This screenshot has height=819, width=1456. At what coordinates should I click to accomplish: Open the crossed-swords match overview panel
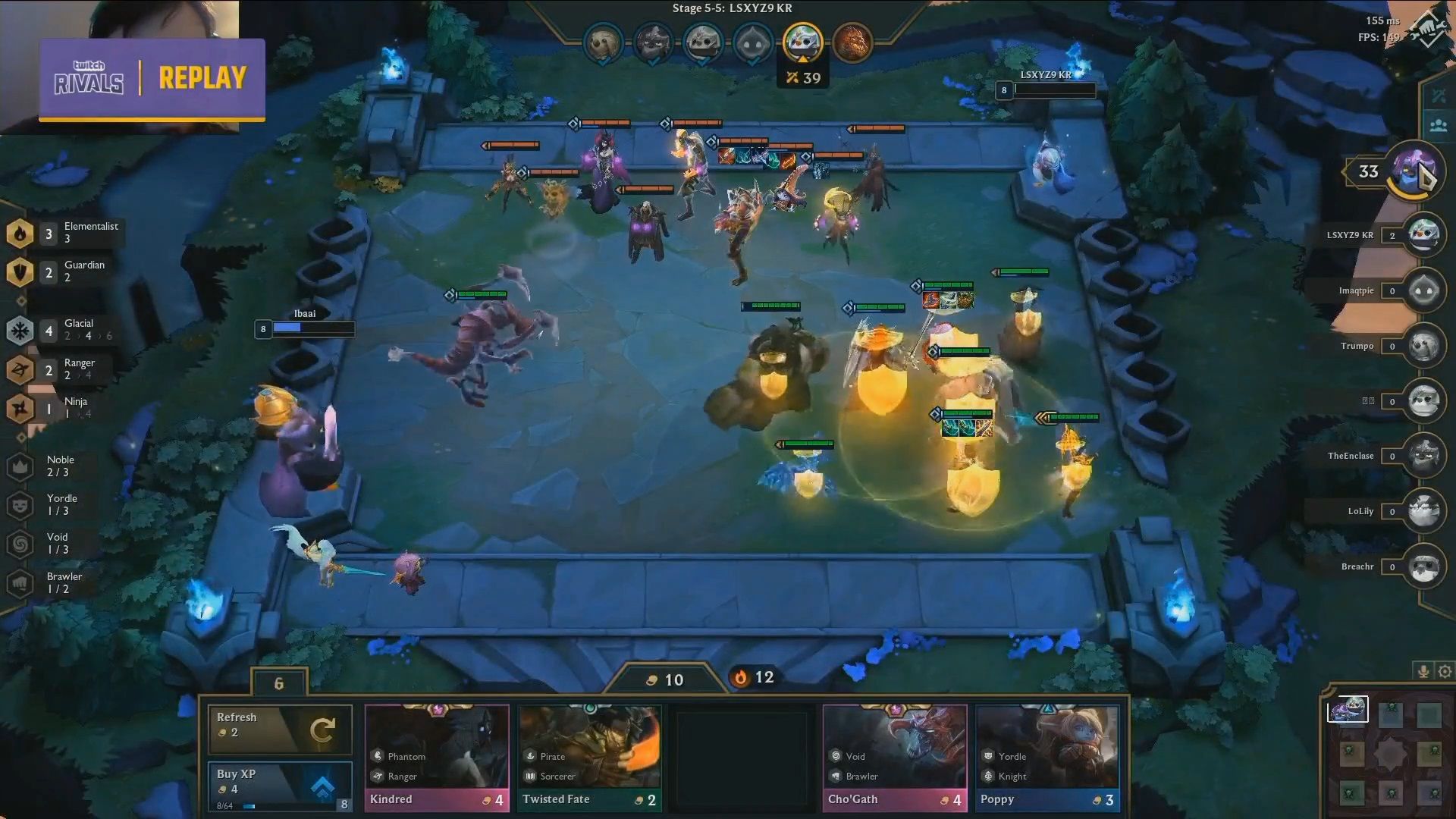(1438, 95)
